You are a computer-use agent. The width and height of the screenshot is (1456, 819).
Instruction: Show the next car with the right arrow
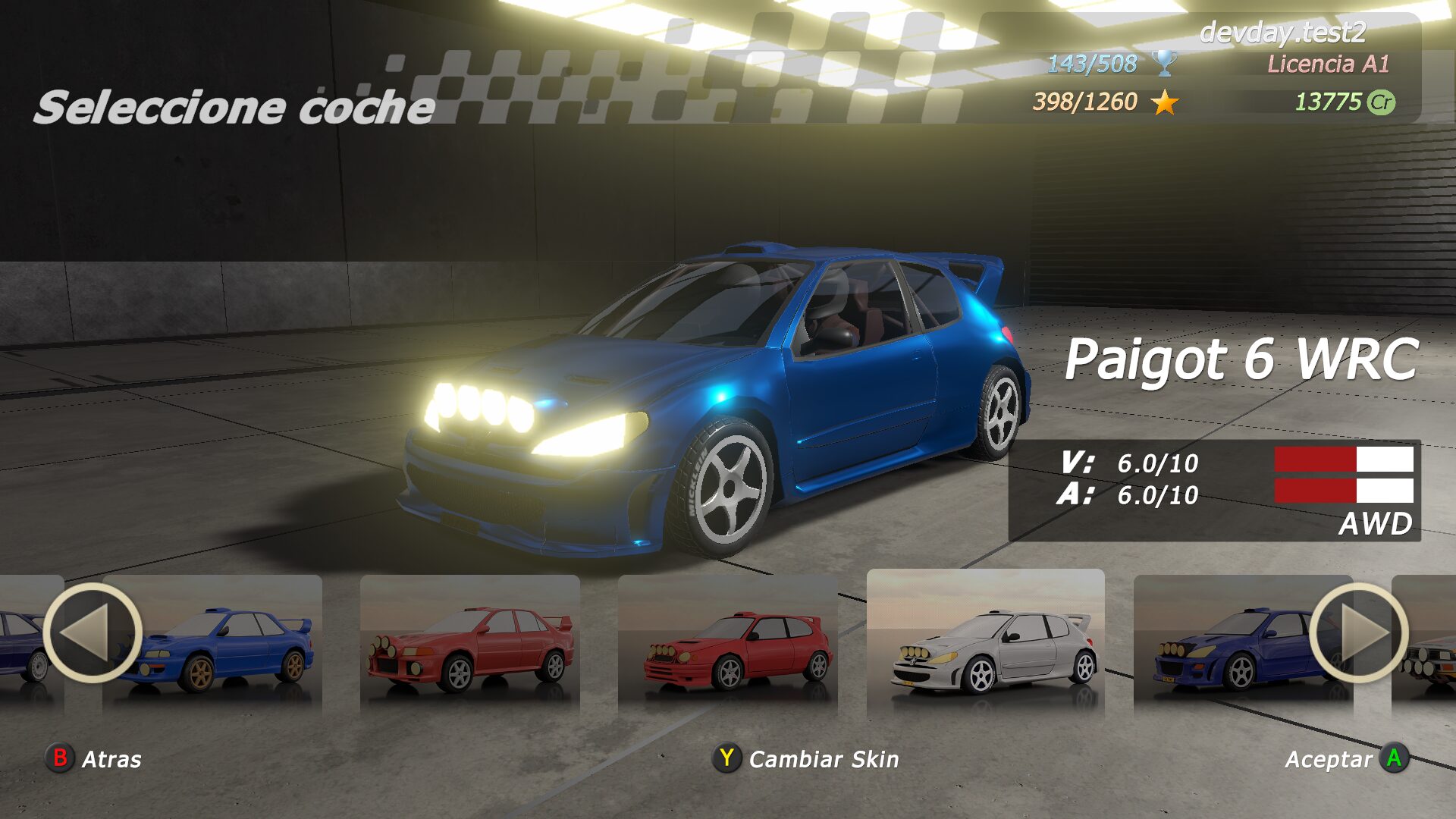[1358, 632]
